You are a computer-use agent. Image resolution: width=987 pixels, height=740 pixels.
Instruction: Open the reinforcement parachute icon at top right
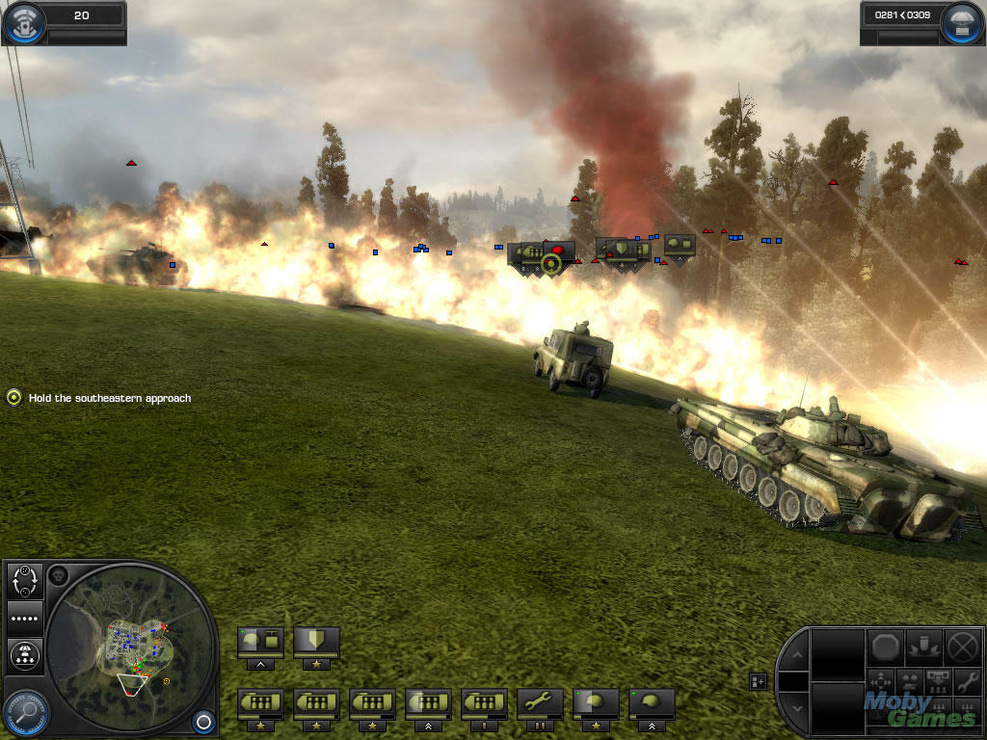(965, 22)
